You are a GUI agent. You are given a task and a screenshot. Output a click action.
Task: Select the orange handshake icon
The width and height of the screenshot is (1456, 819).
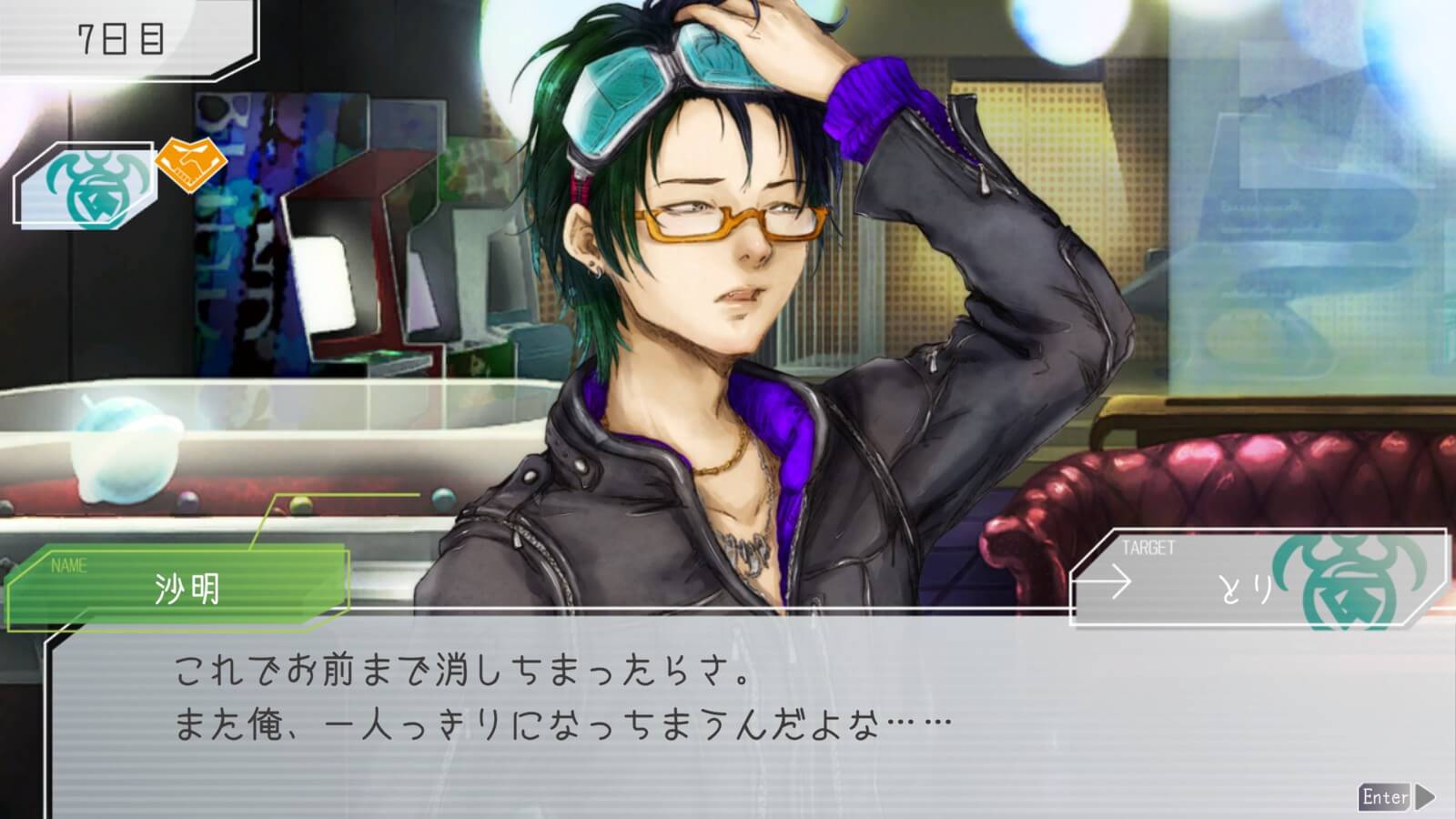coord(190,163)
